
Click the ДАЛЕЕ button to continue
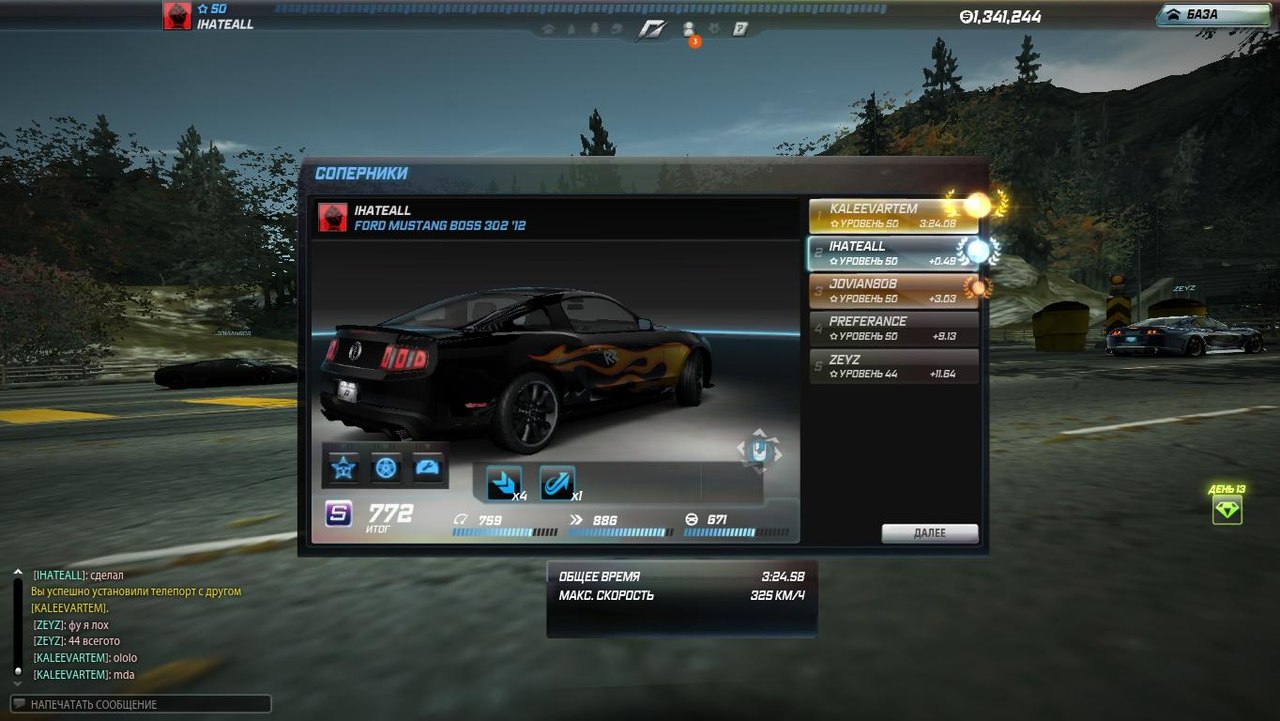(x=929, y=533)
